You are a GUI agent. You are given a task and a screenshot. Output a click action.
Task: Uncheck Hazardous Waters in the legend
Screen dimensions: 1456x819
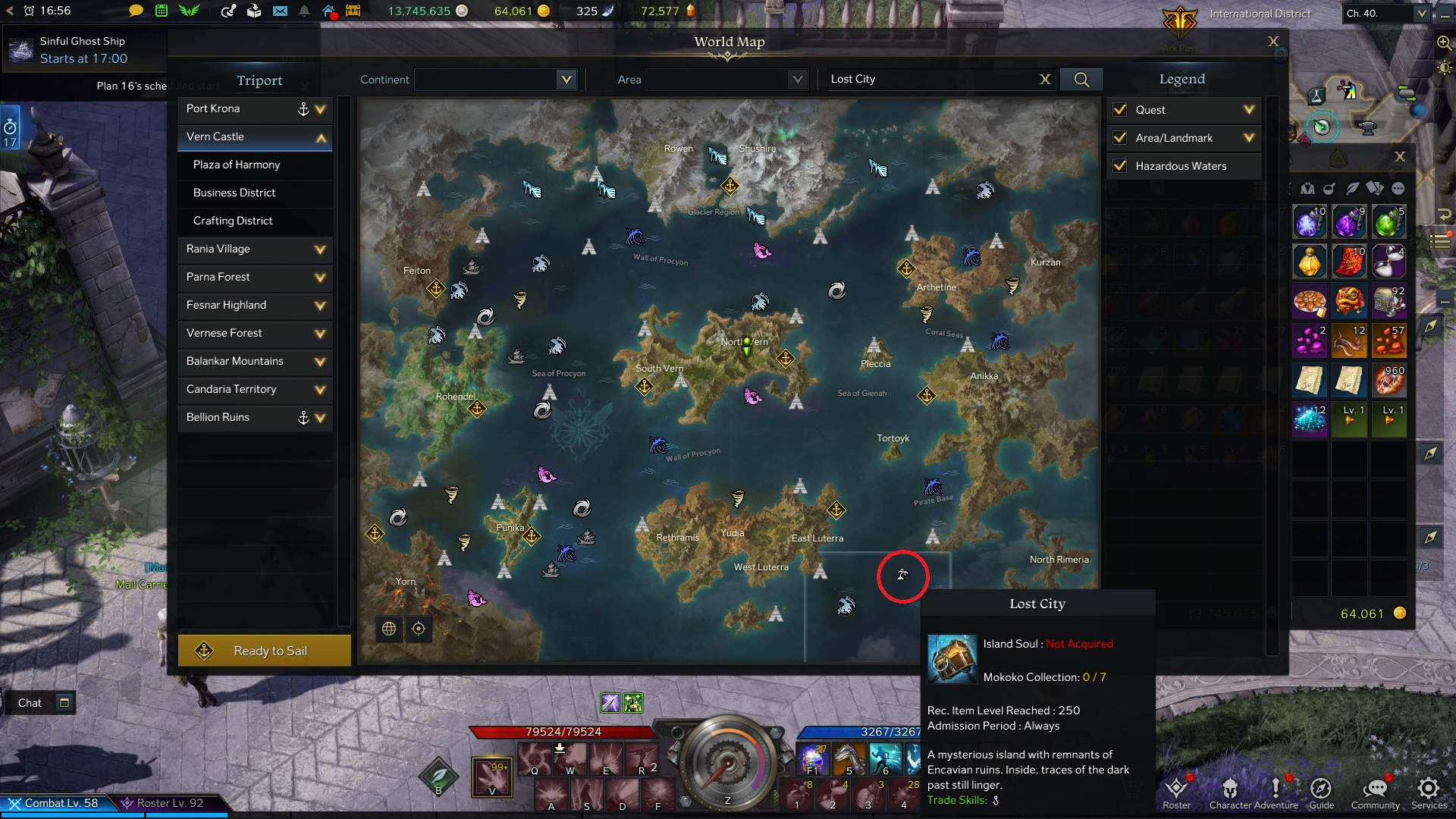point(1119,166)
